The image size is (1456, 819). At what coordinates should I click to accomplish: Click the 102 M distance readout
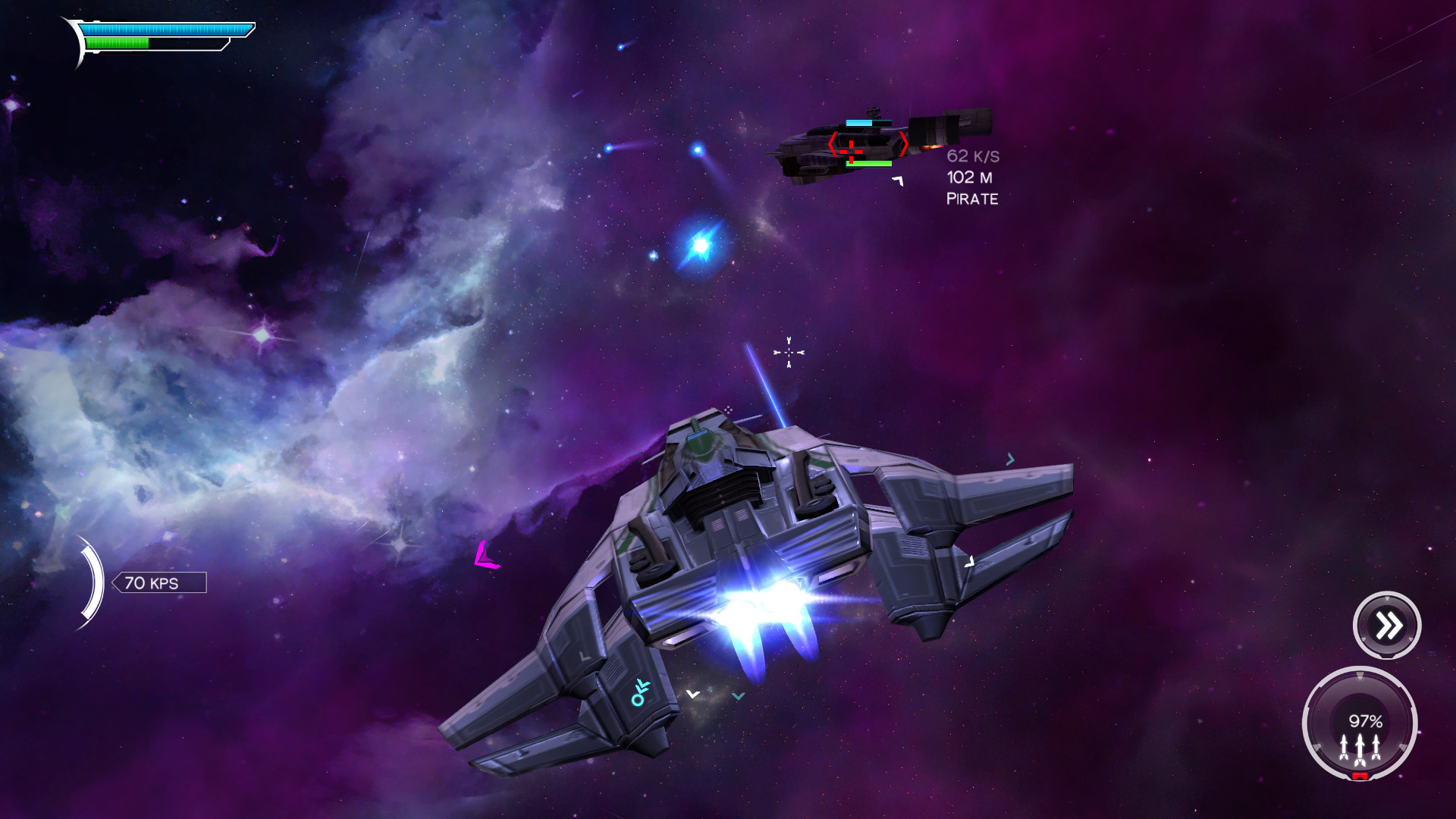coord(969,179)
